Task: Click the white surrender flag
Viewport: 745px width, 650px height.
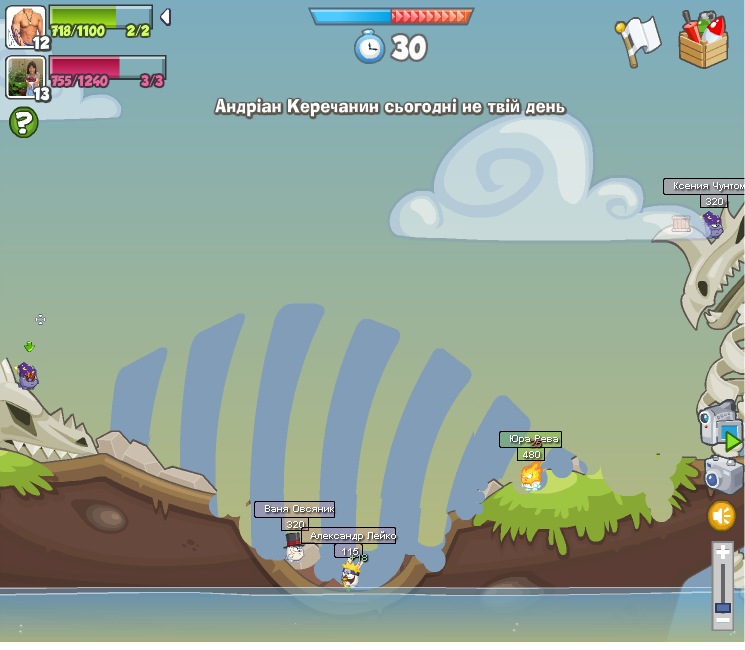Action: coord(638,40)
